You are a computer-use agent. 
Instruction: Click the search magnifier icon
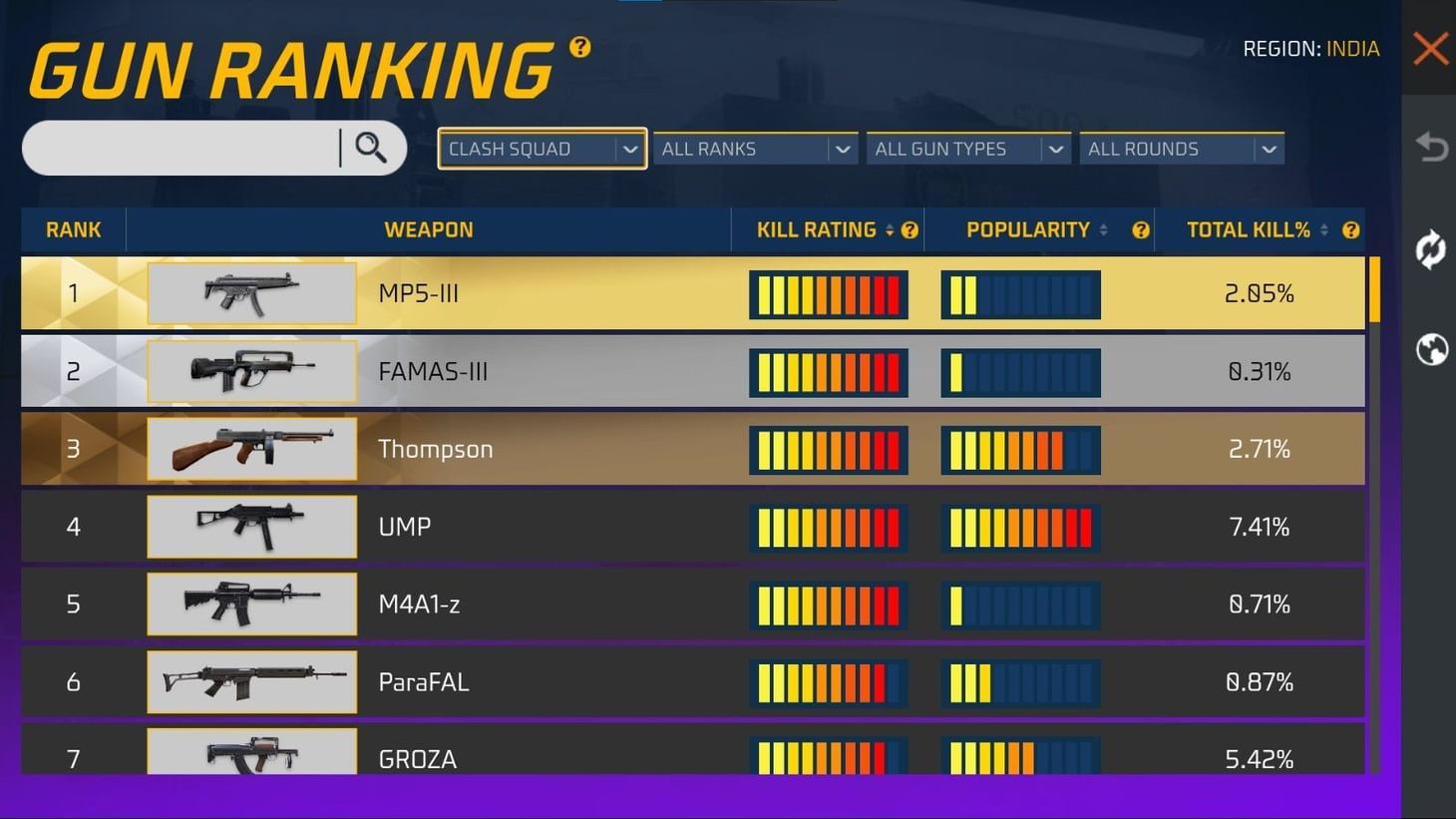pos(371,148)
